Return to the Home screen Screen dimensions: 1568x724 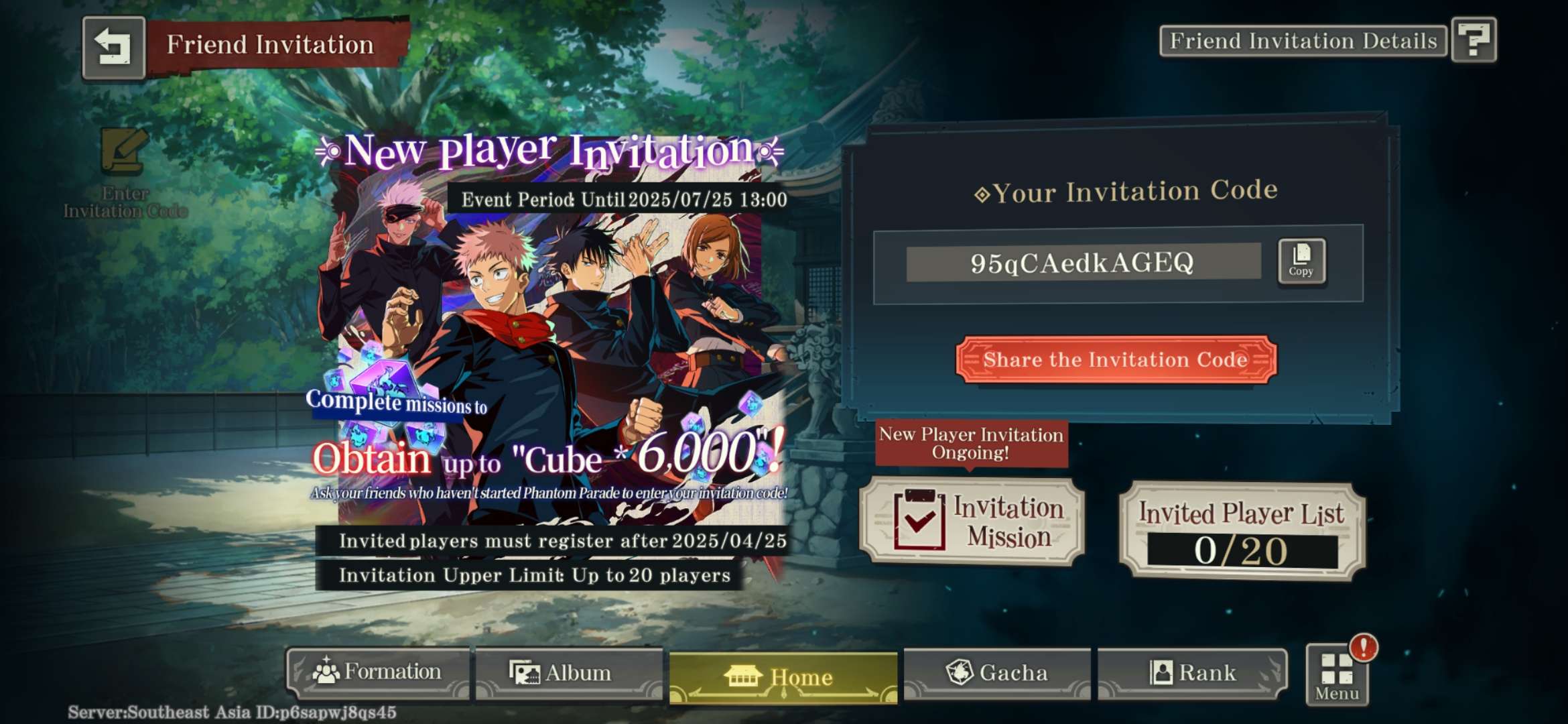(x=783, y=676)
